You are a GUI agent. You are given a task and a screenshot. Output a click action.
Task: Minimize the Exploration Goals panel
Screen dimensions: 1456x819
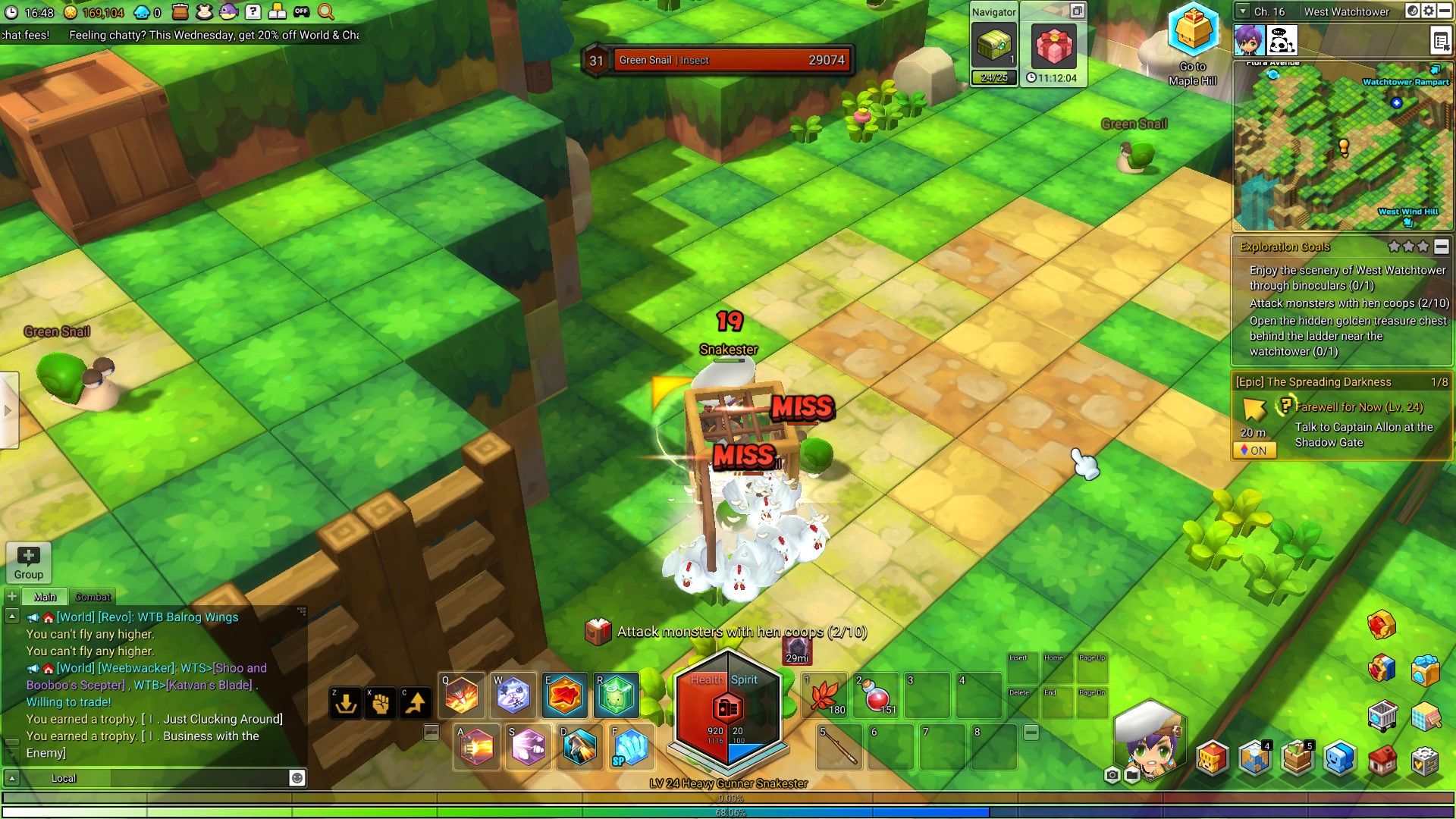coord(1441,246)
